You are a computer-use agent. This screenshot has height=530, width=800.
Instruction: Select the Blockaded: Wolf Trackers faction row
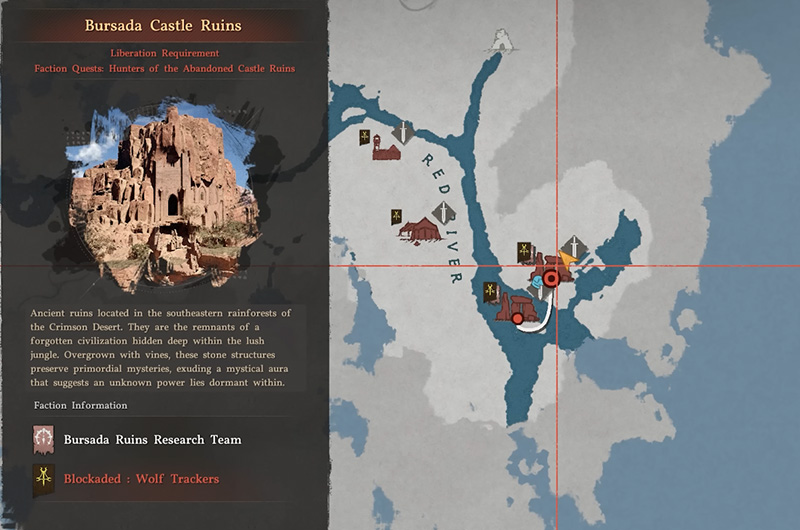(x=141, y=479)
